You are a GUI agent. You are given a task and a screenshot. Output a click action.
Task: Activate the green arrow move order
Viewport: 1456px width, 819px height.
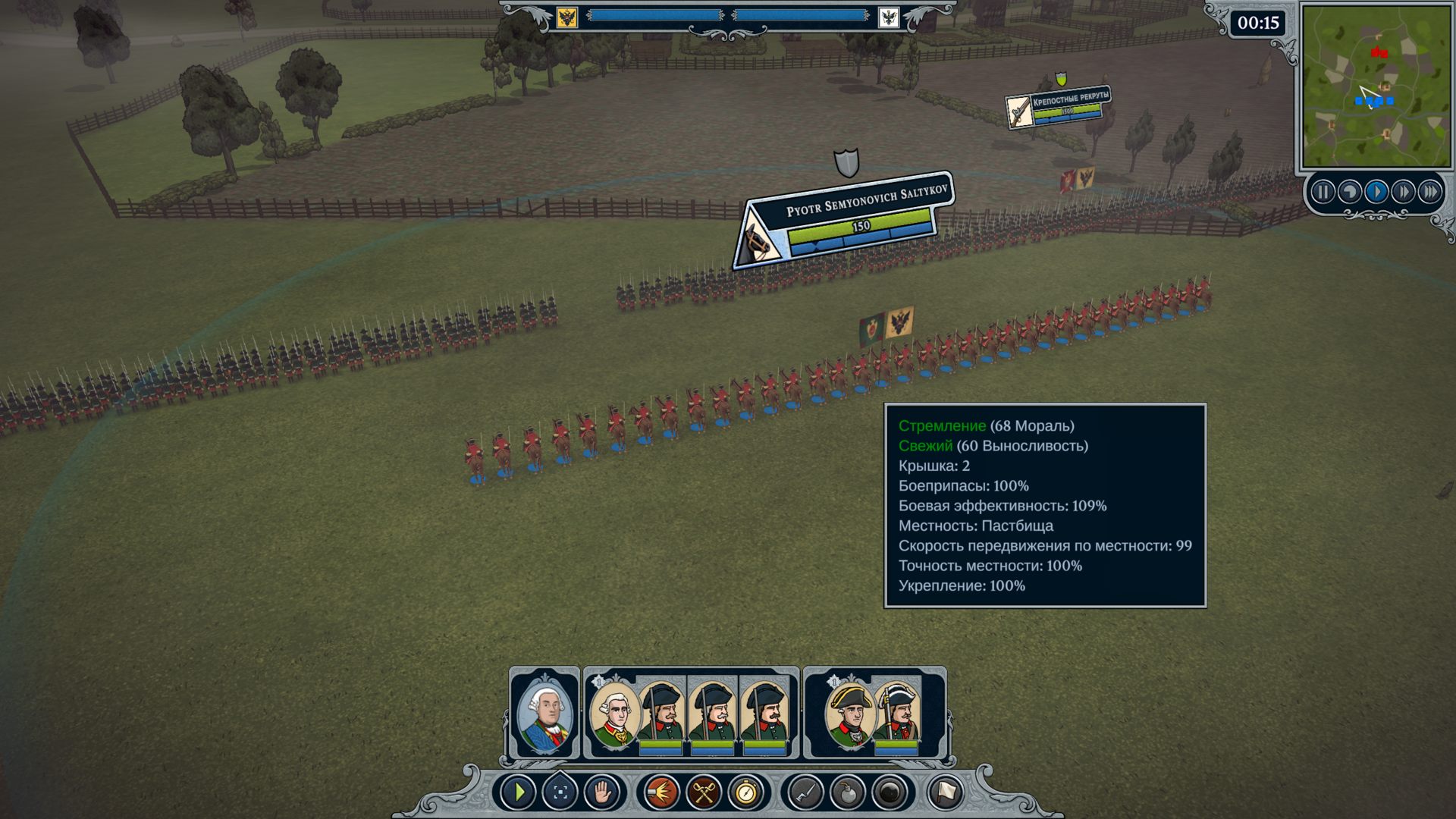point(519,793)
